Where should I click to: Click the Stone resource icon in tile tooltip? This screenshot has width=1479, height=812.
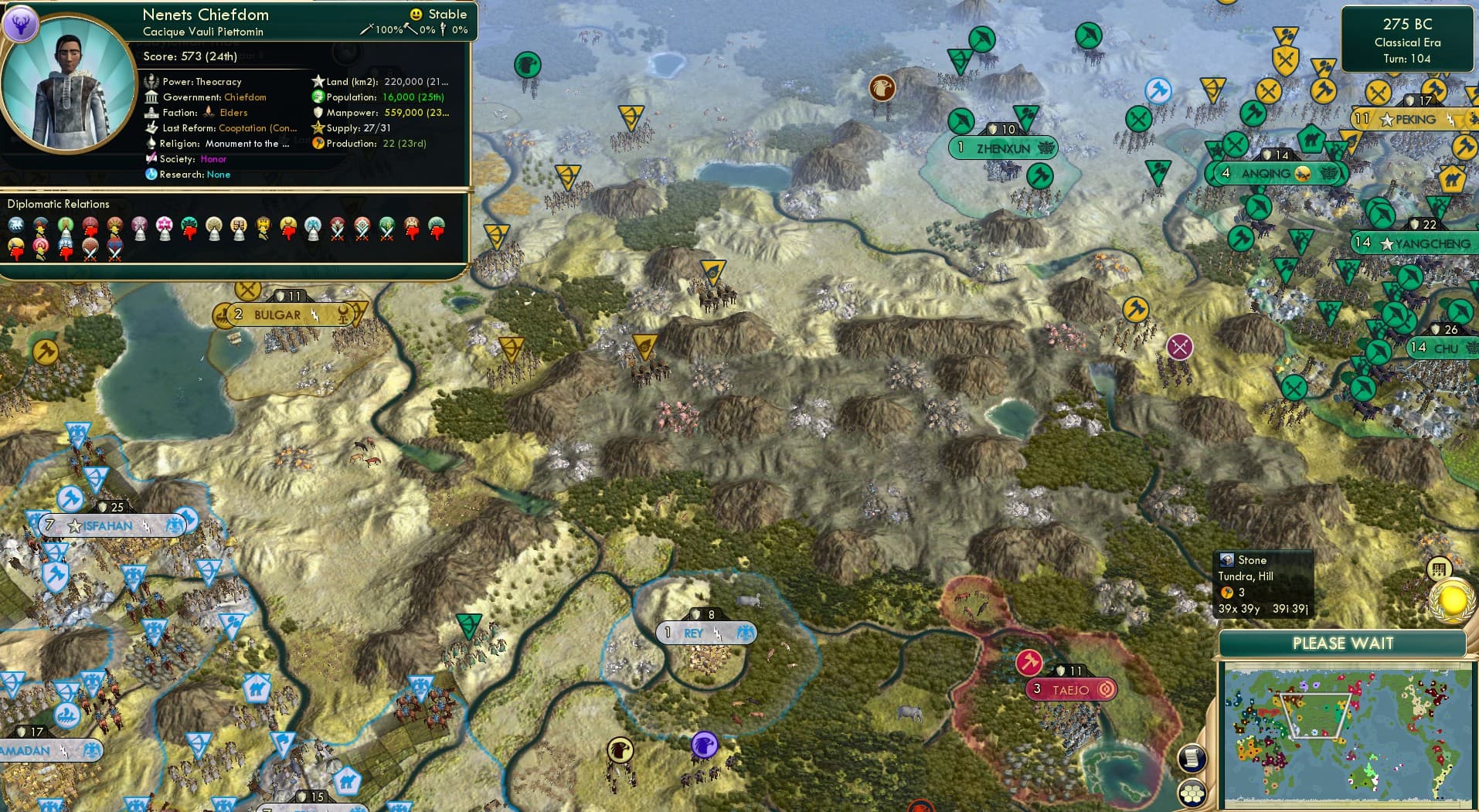click(1226, 562)
